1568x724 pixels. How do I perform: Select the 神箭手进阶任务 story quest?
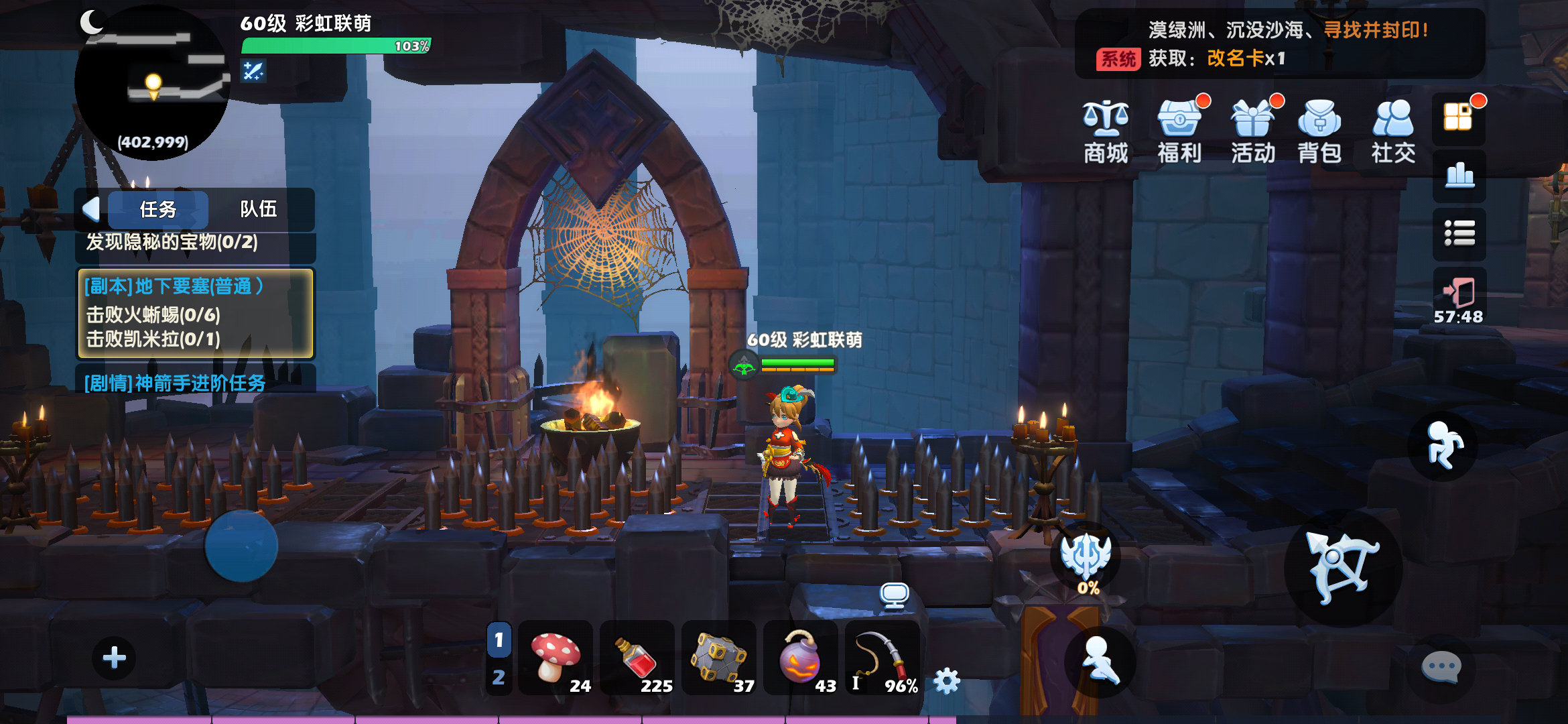[x=176, y=383]
